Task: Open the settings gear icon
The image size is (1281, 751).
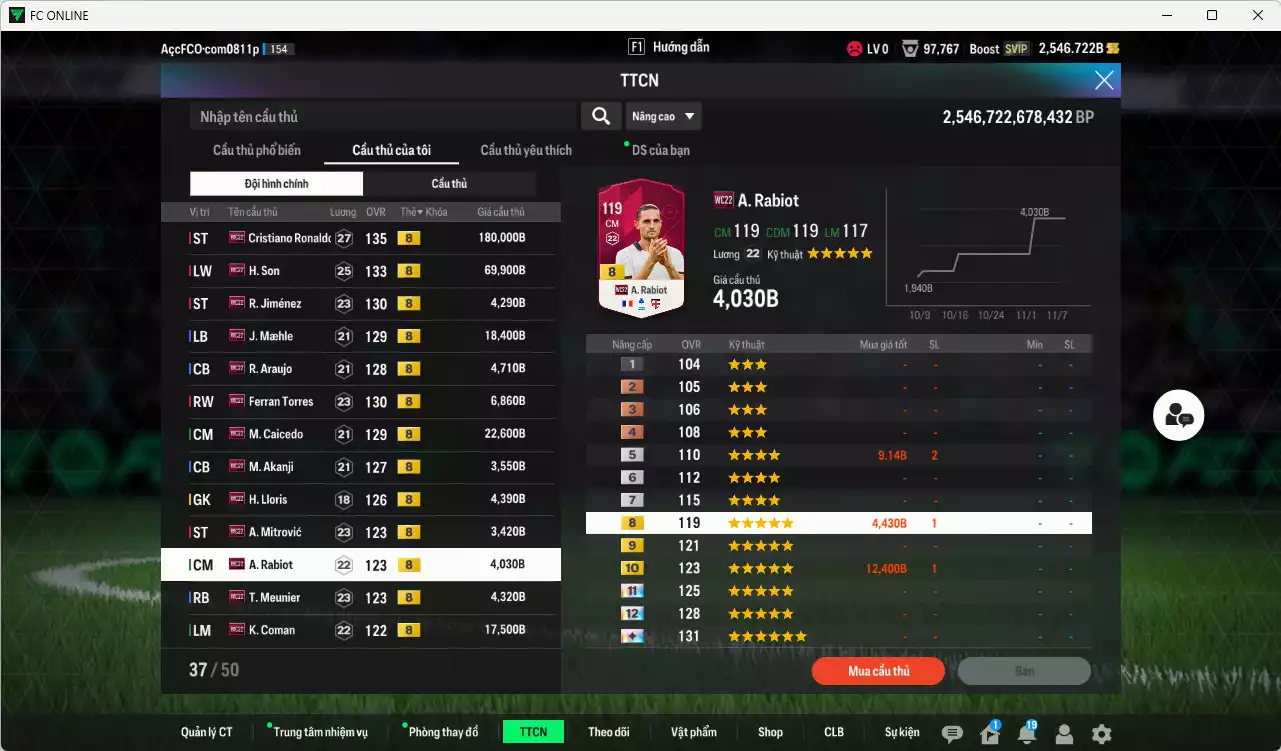Action: [1101, 732]
